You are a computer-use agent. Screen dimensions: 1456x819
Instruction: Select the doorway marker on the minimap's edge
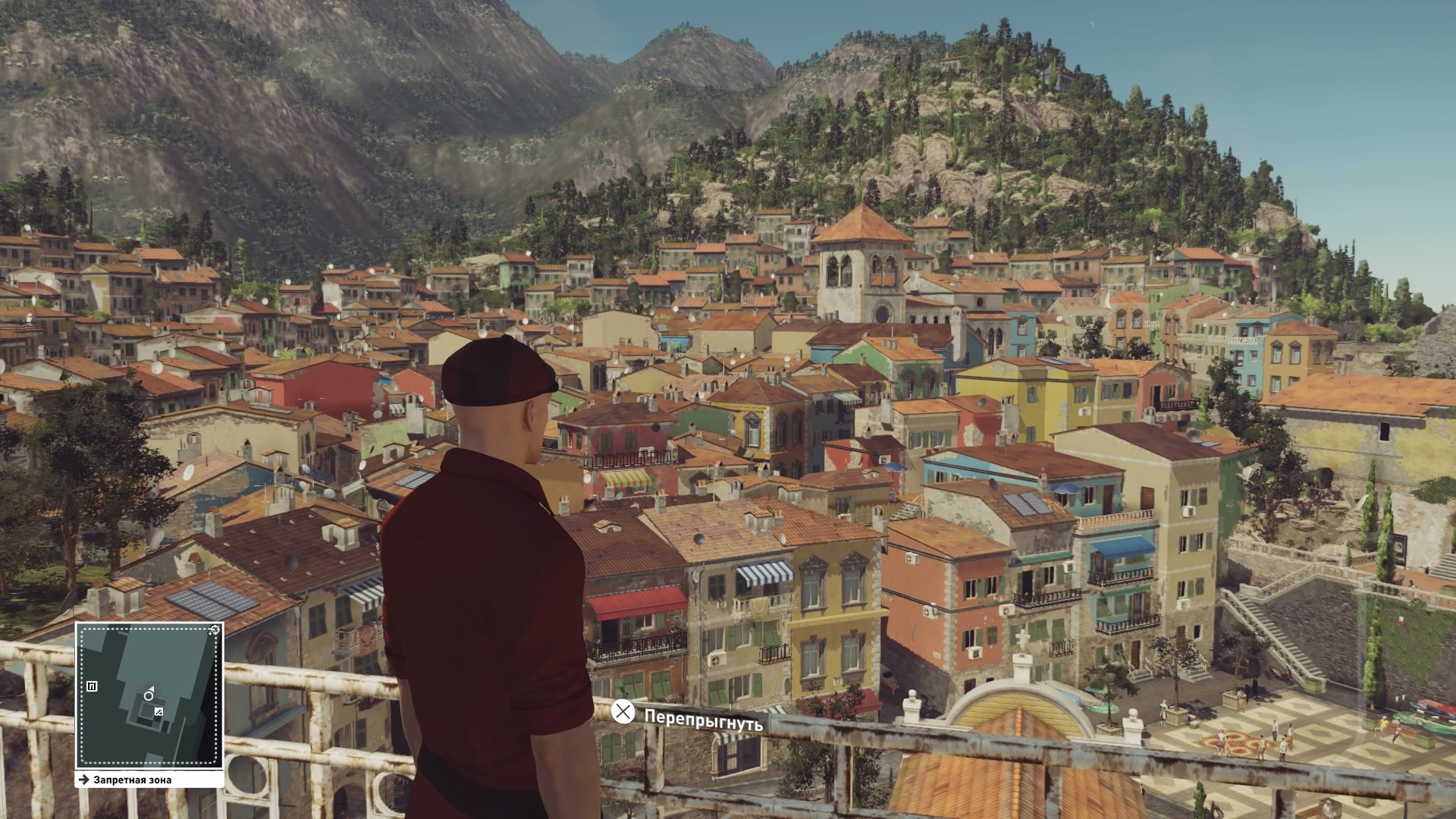(92, 686)
